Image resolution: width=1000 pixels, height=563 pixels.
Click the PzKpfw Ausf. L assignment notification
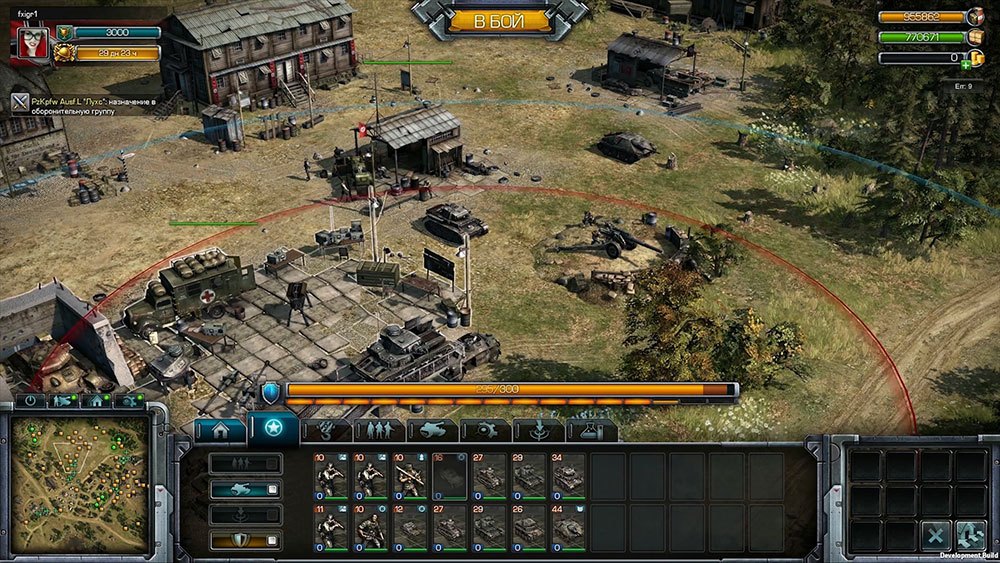click(93, 105)
